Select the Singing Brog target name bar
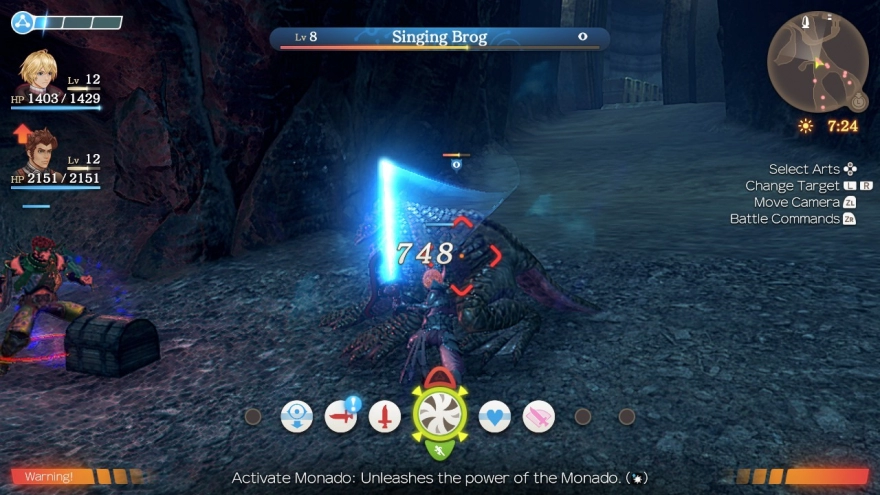This screenshot has height=495, width=880. 440,38
